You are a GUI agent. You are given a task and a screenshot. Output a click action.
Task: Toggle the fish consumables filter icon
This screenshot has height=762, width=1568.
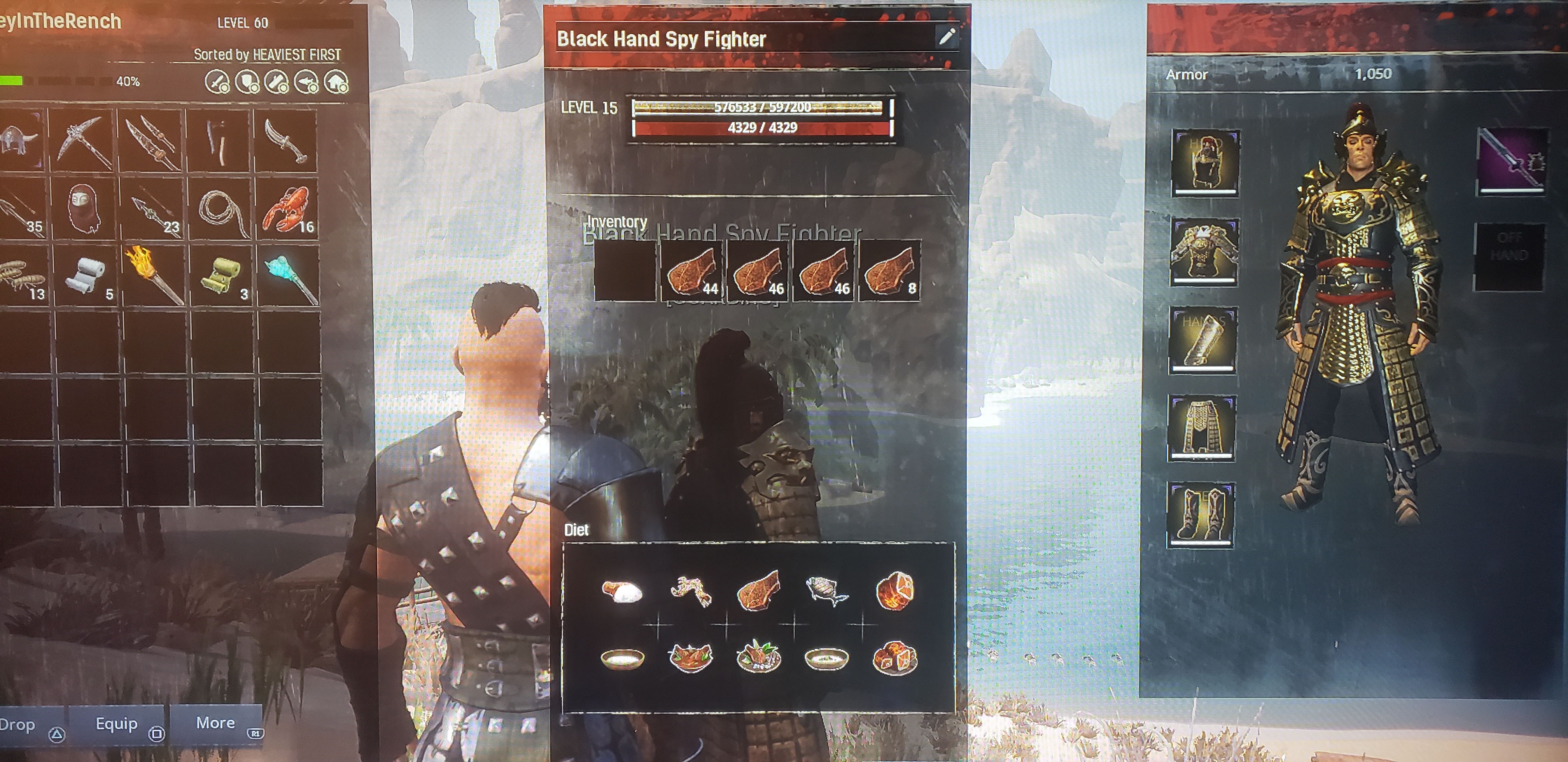306,82
